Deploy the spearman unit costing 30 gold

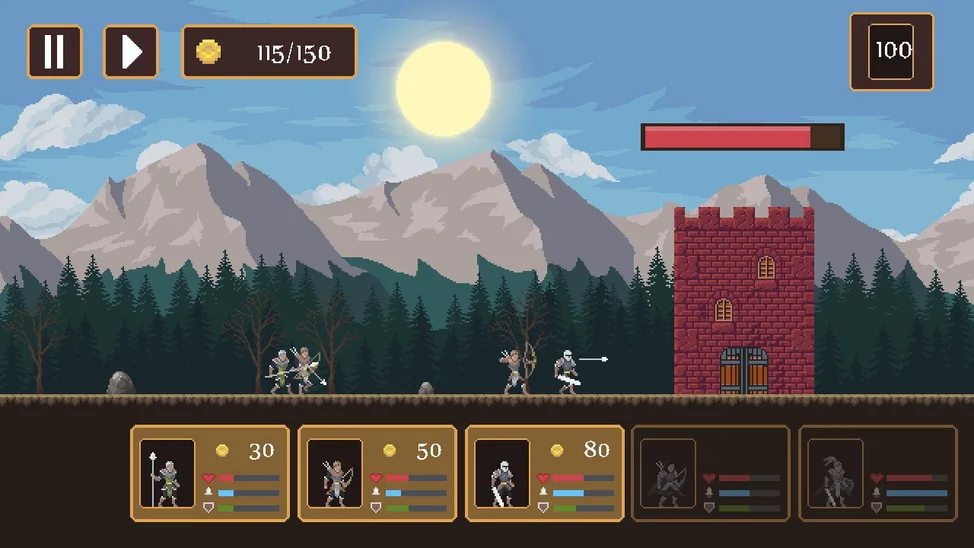click(210, 473)
